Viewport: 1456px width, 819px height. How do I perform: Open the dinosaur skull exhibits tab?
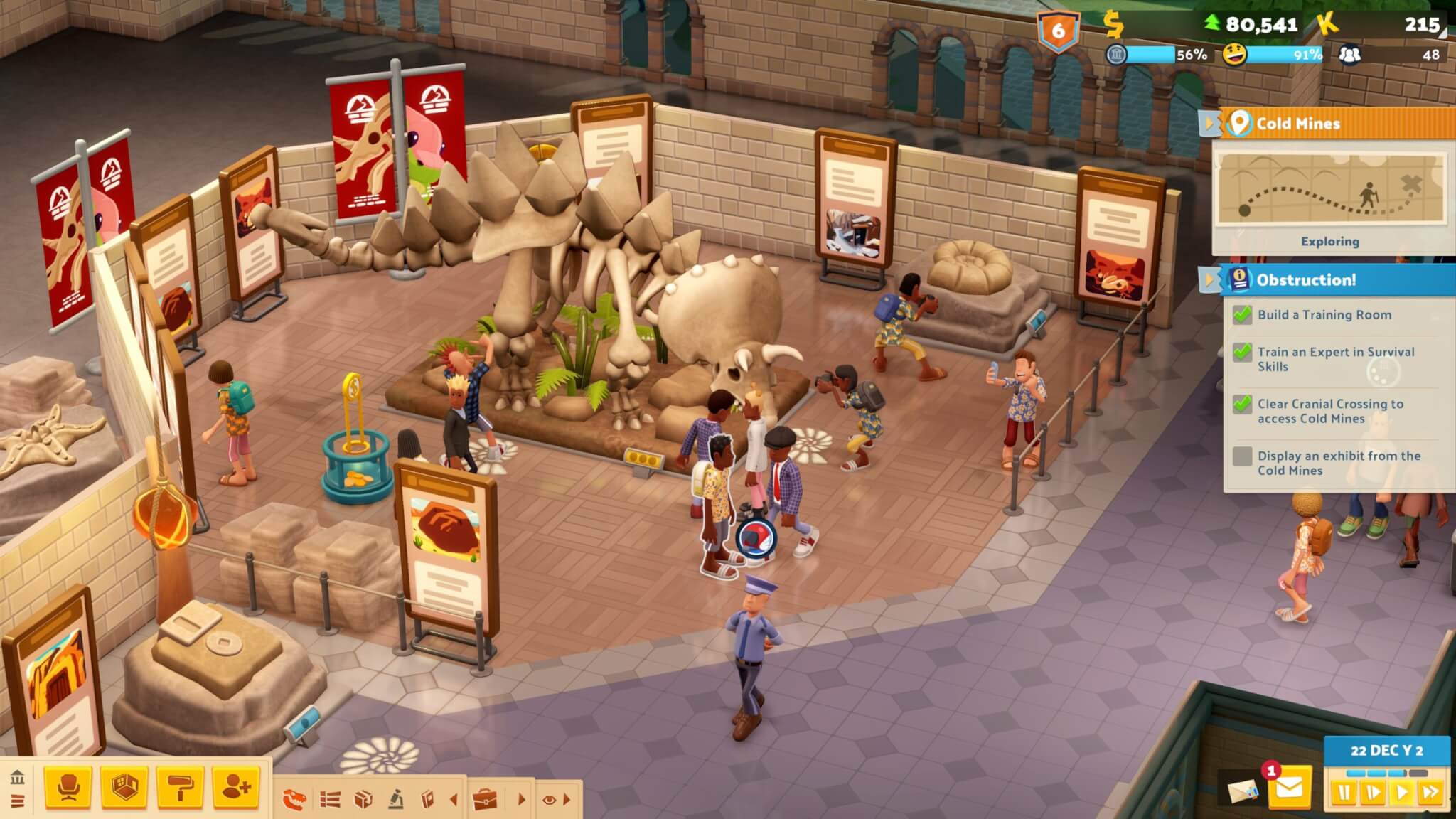(x=294, y=800)
